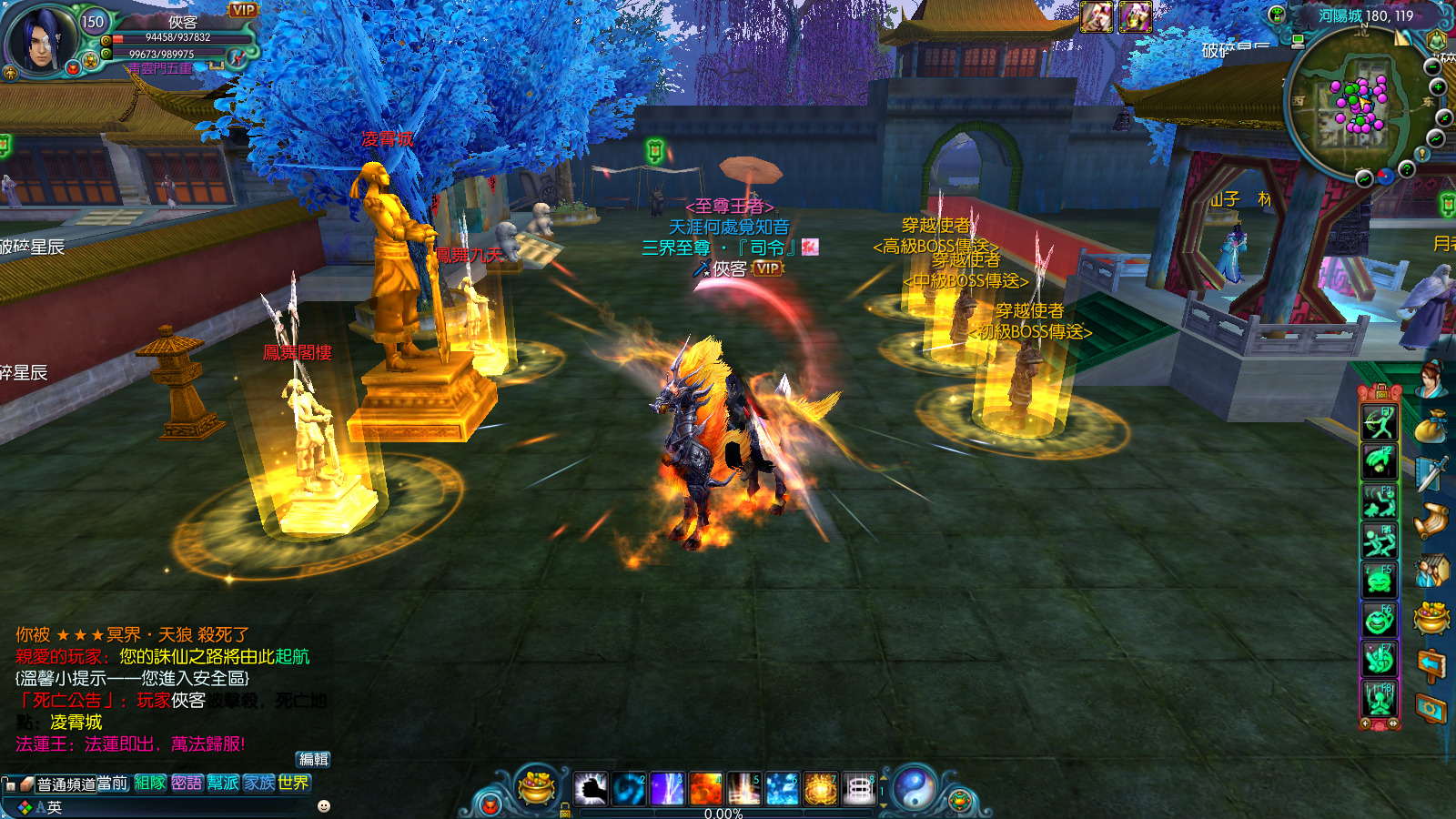Cast the ice shards skill in slot 6

(782, 789)
